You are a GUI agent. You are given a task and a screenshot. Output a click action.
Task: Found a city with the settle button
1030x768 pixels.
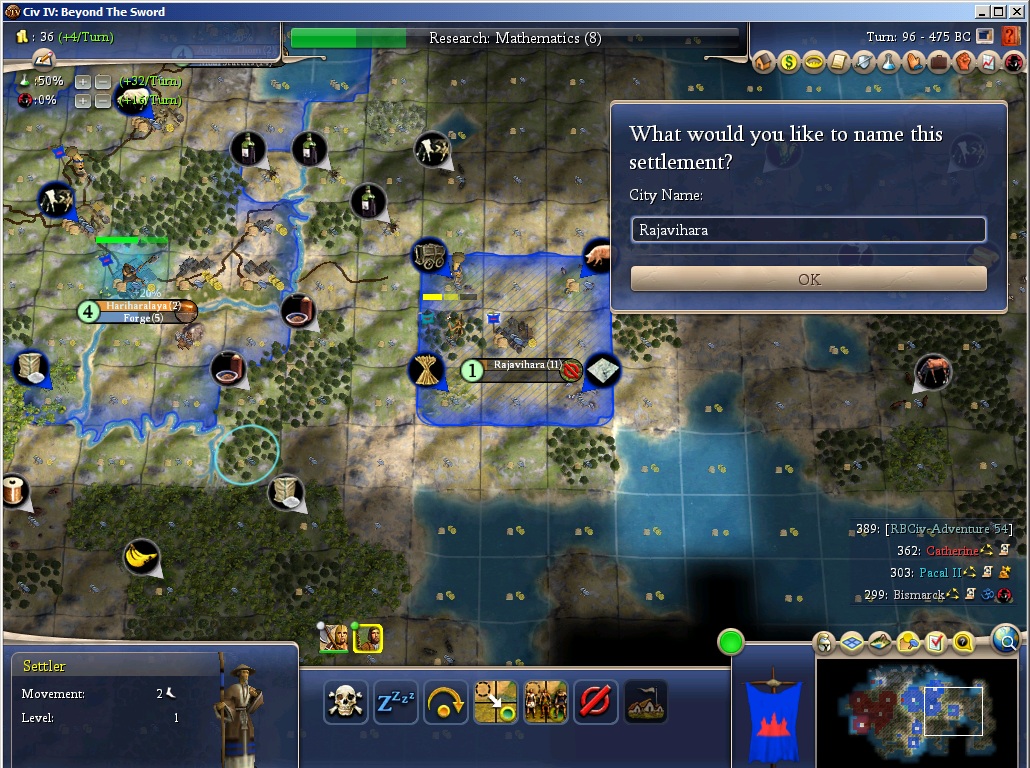coord(645,702)
